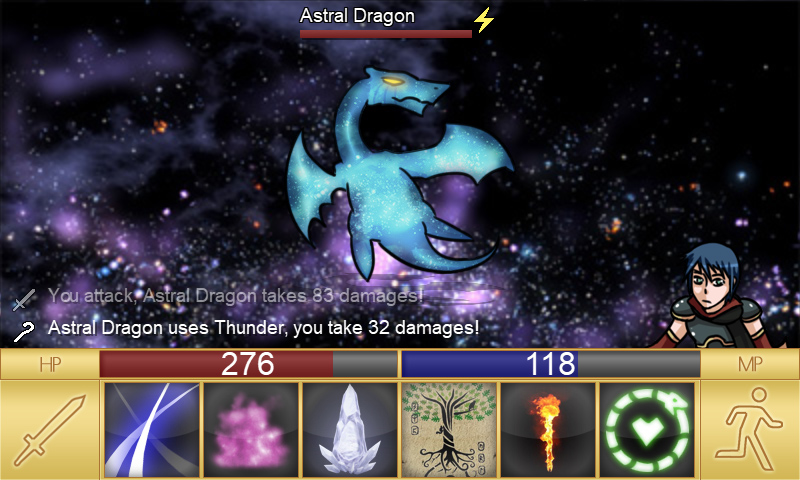800x480 pixels.
Task: Use the green heart healing skill
Action: pyautogui.click(x=647, y=430)
